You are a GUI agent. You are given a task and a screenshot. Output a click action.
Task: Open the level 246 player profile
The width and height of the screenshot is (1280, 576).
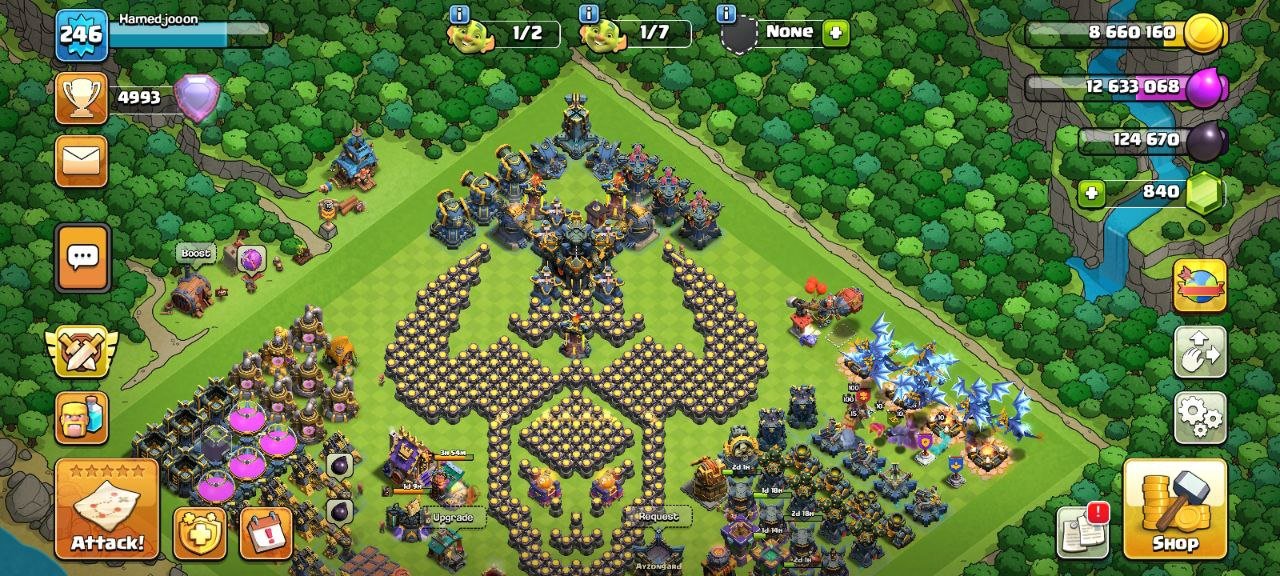(81, 35)
